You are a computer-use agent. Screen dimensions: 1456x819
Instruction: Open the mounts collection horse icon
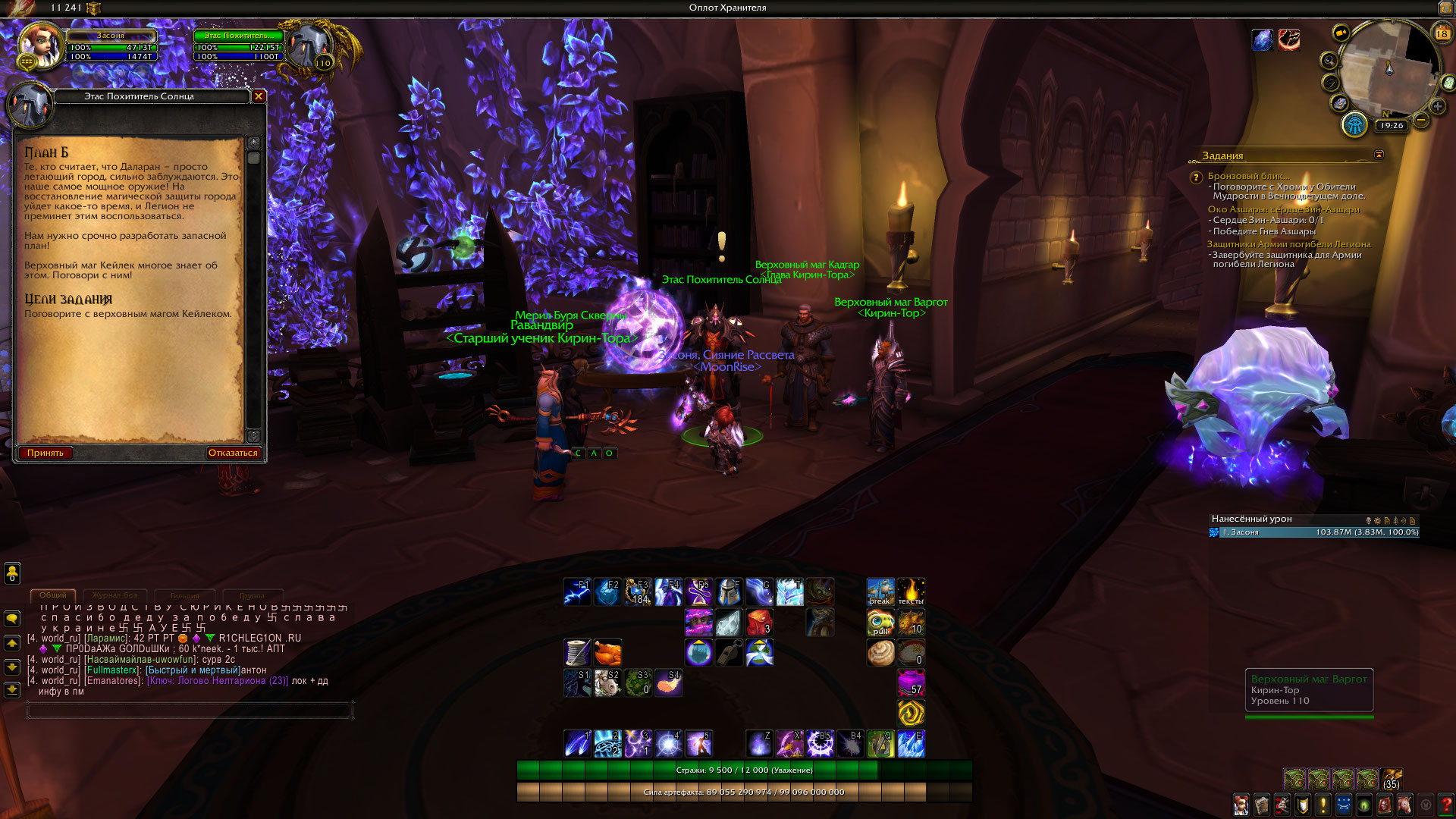point(1405,805)
